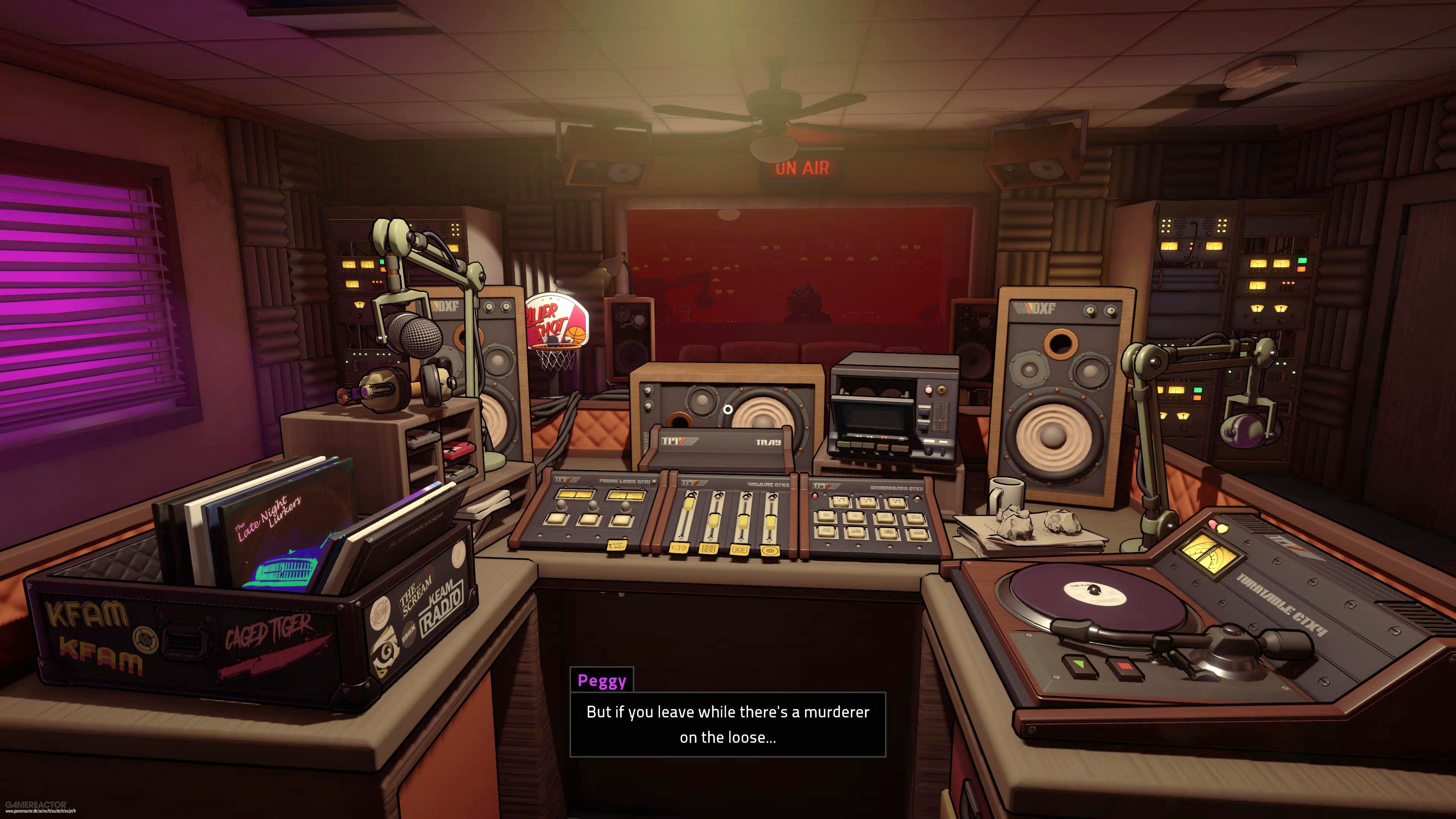The width and height of the screenshot is (1456, 819).
Task: Raise the leftmost fader on Volume CTX2
Action: coord(689,505)
